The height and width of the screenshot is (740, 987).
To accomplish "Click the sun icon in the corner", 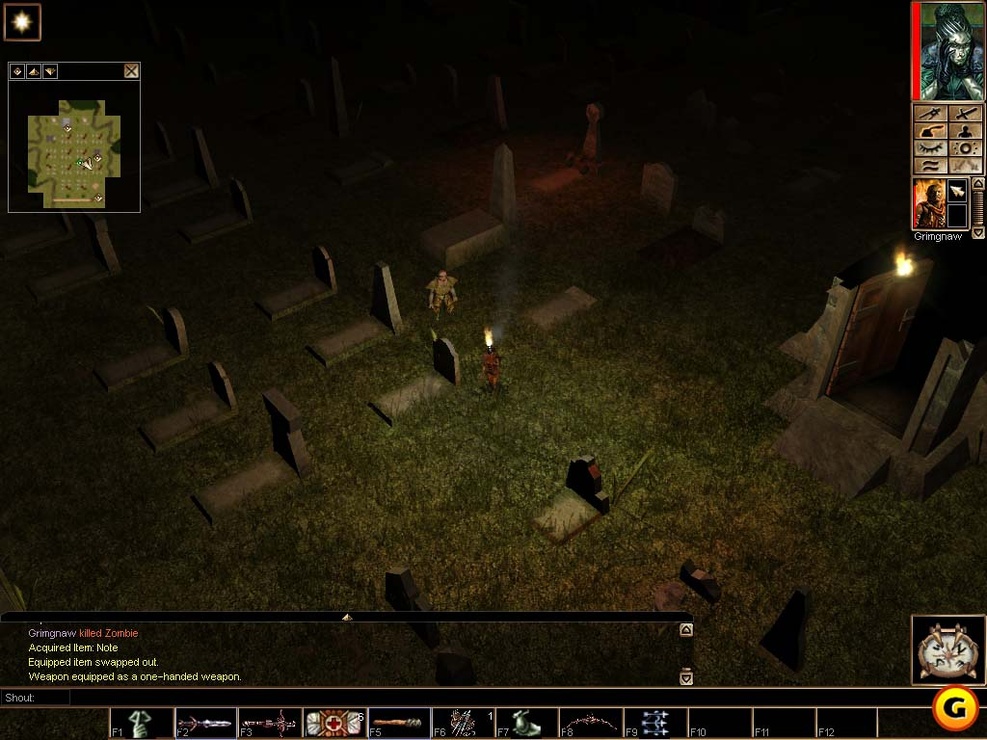I will (x=21, y=22).
